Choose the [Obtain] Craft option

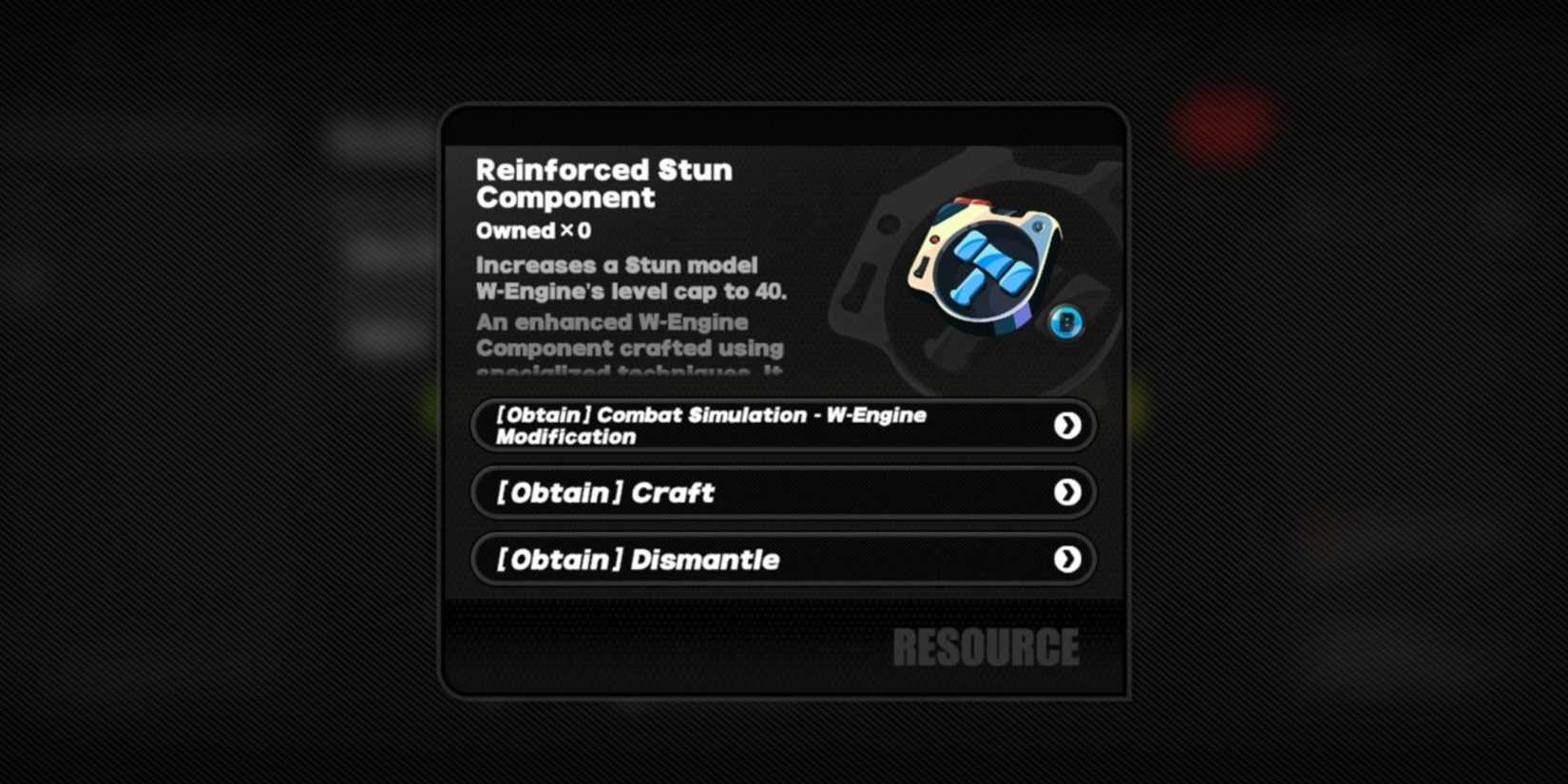click(x=783, y=492)
